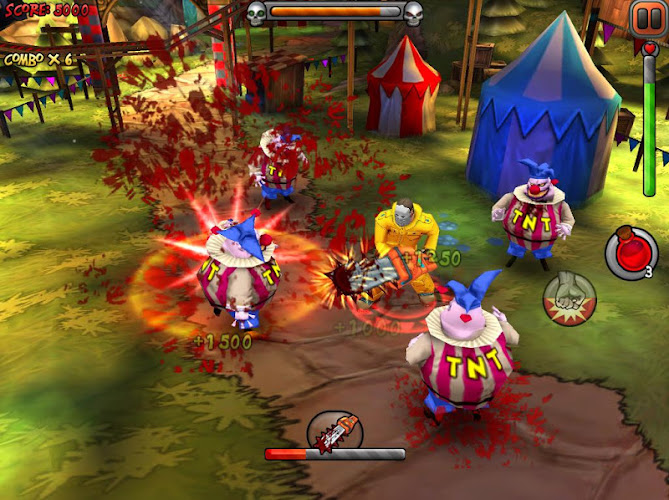
Task: Pause the game with the top-right button
Action: 645,17
